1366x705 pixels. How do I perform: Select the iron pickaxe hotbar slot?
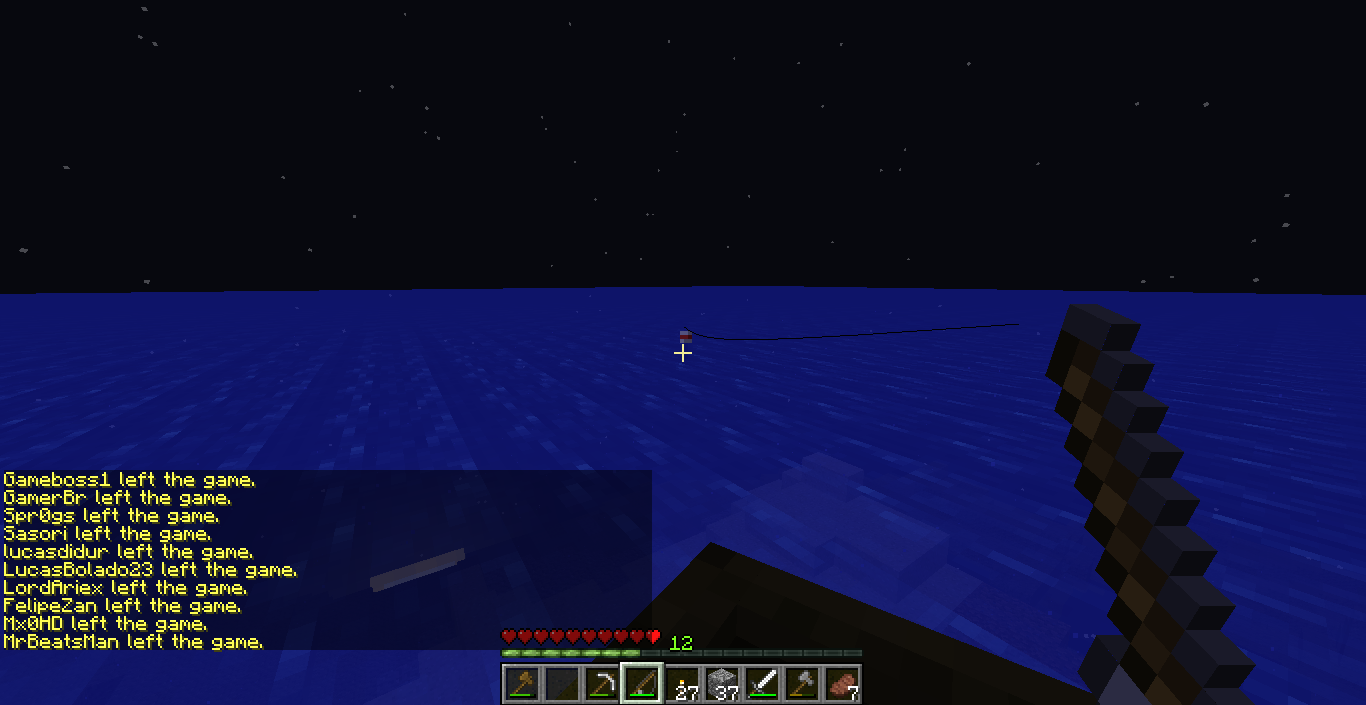(601, 684)
